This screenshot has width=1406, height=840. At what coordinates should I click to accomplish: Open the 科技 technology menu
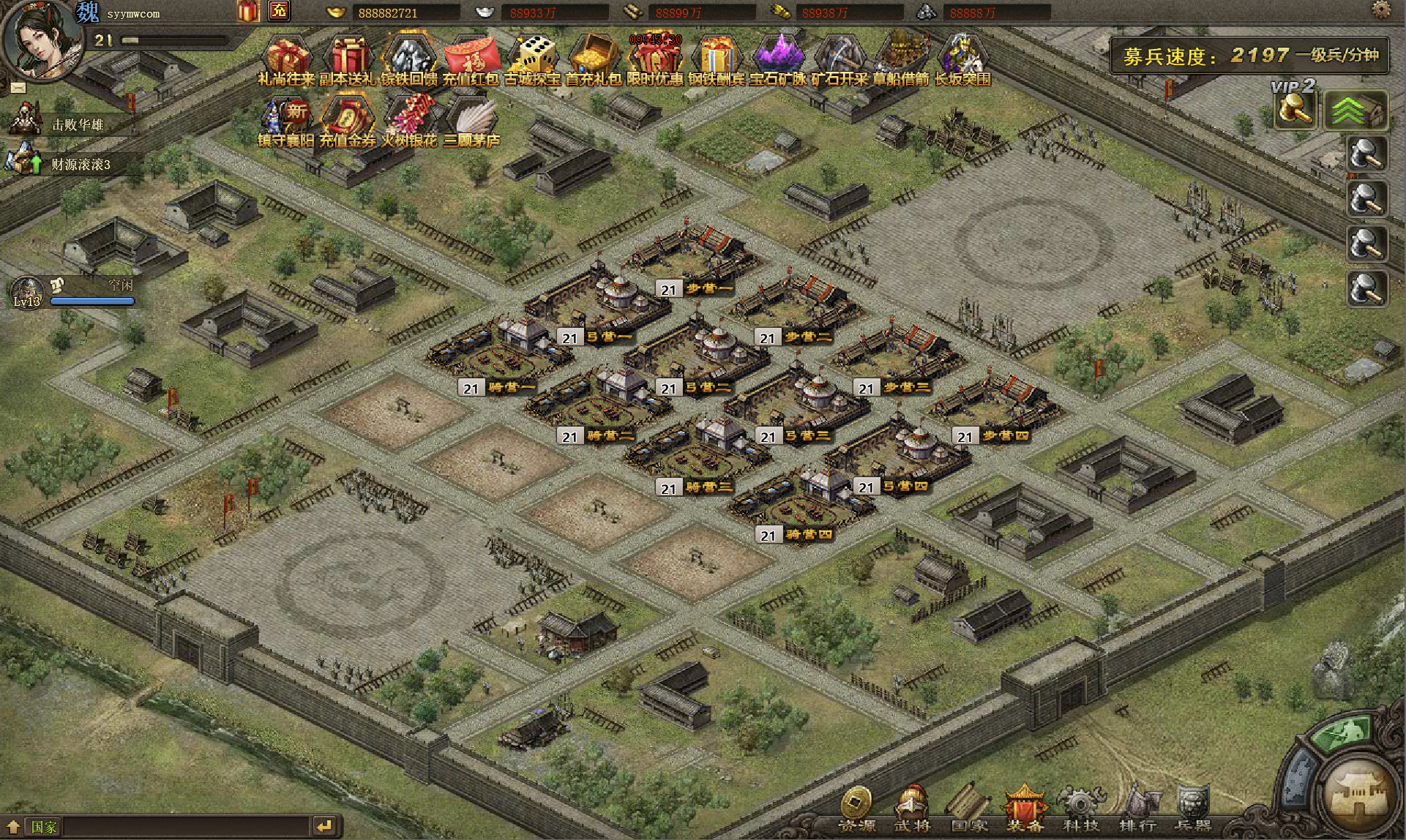tap(1080, 810)
